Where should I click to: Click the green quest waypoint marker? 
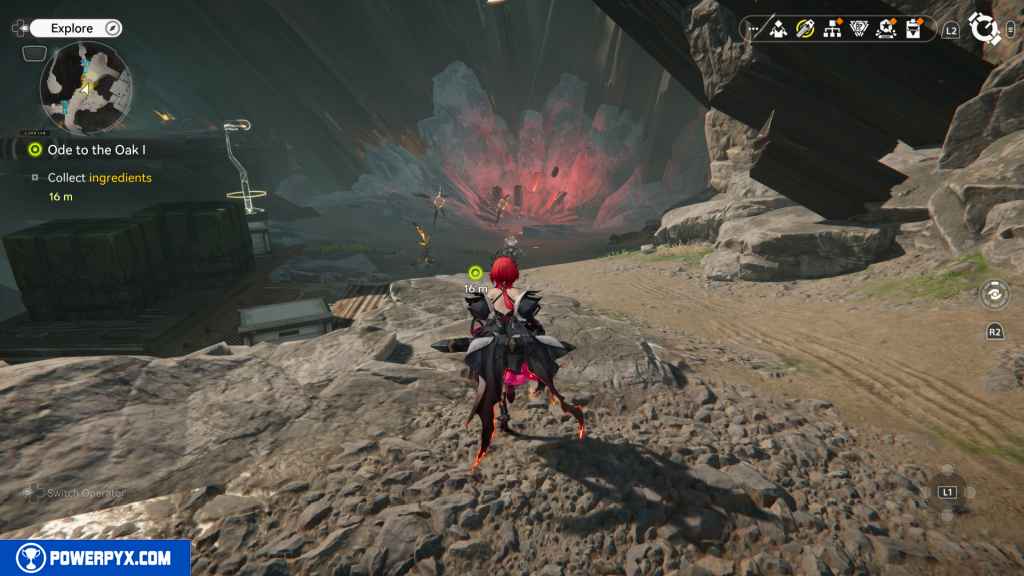[x=475, y=272]
